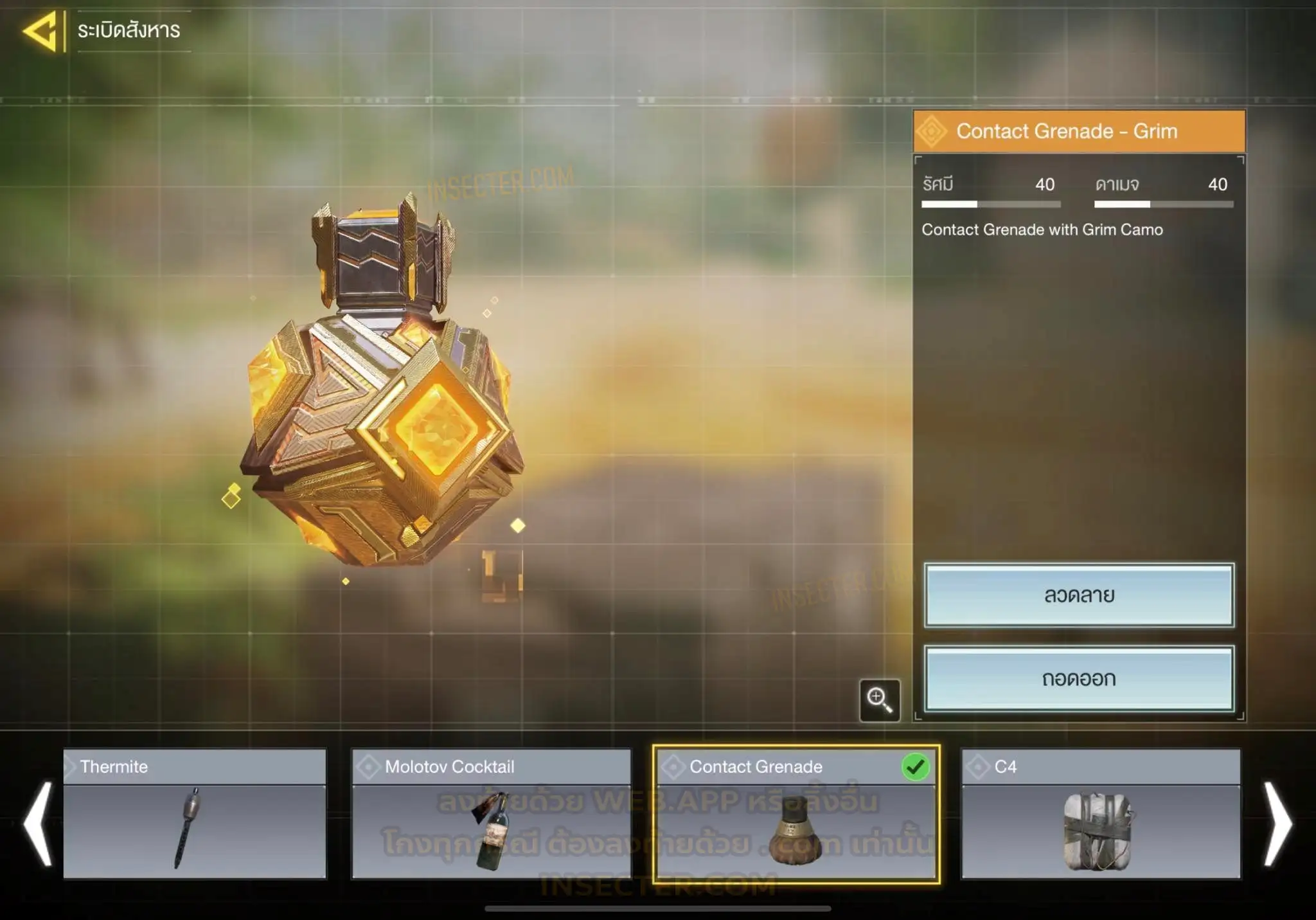Select the Thermite tile
1316x920 pixels.
(x=195, y=814)
